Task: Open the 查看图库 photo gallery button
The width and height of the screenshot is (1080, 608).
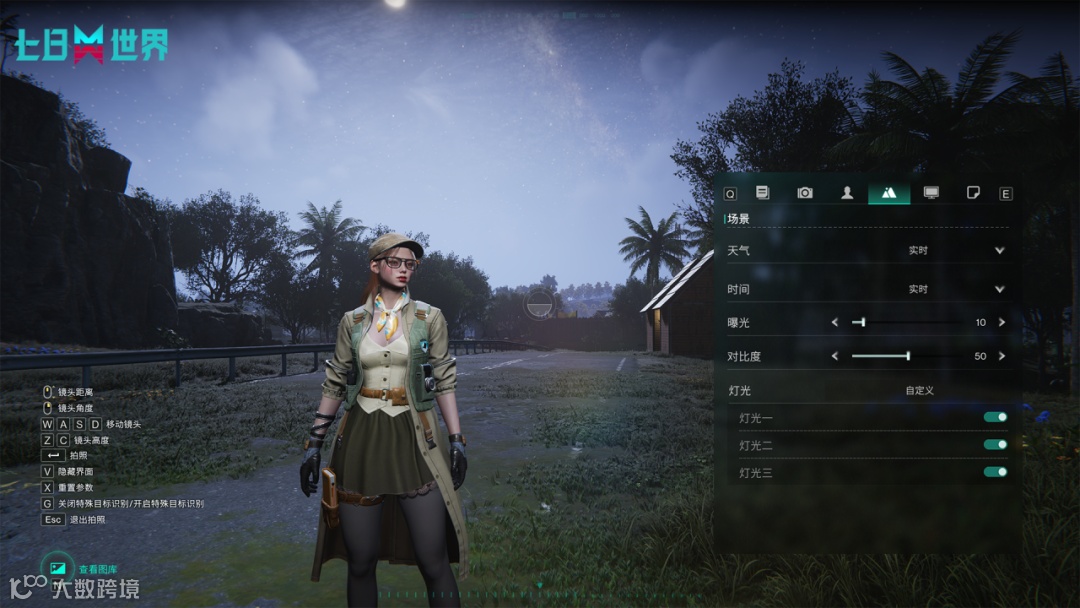Action: [x=58, y=568]
